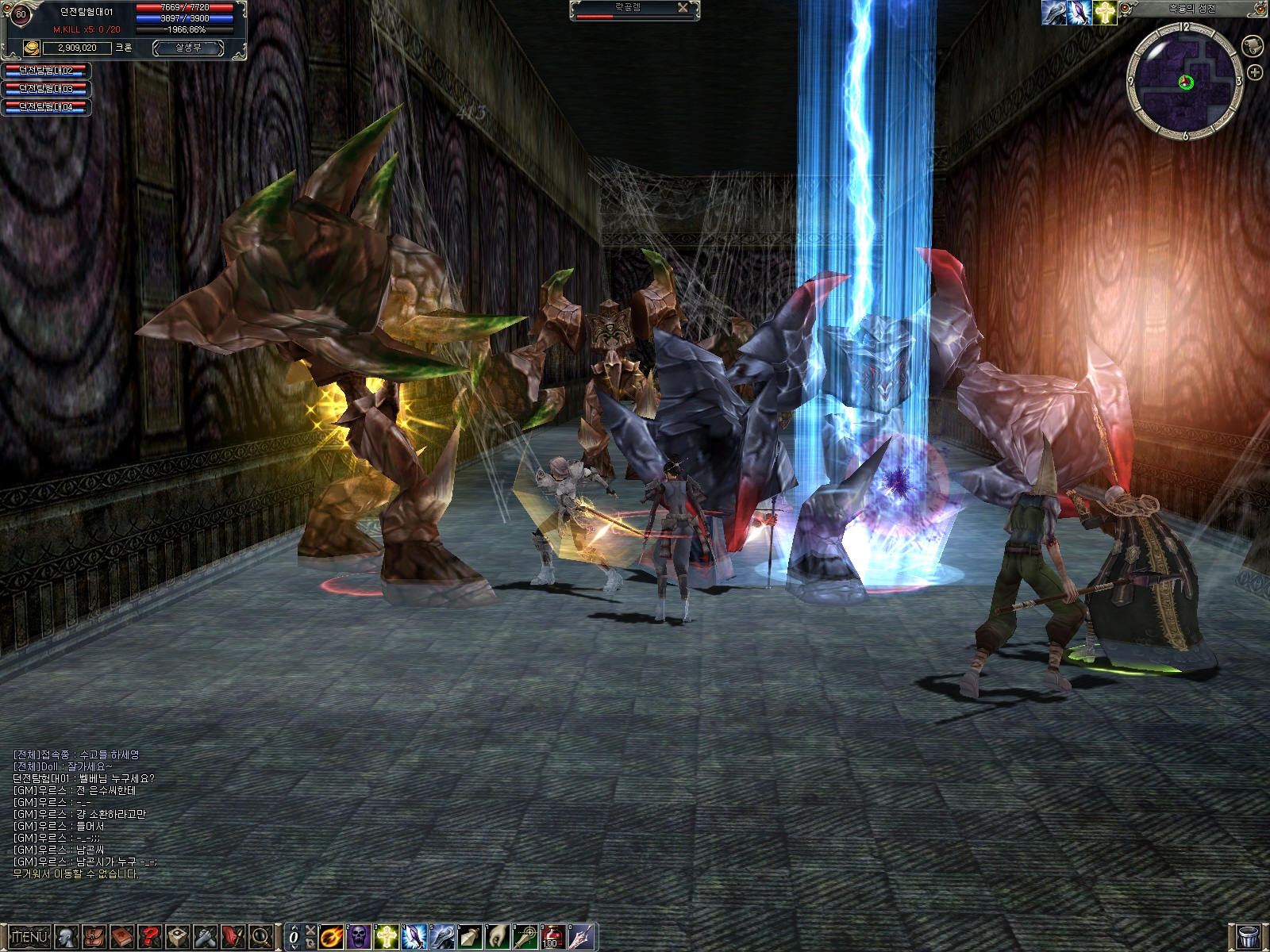Use the golden cross skill in hotbar
The height and width of the screenshot is (952, 1270).
click(387, 937)
